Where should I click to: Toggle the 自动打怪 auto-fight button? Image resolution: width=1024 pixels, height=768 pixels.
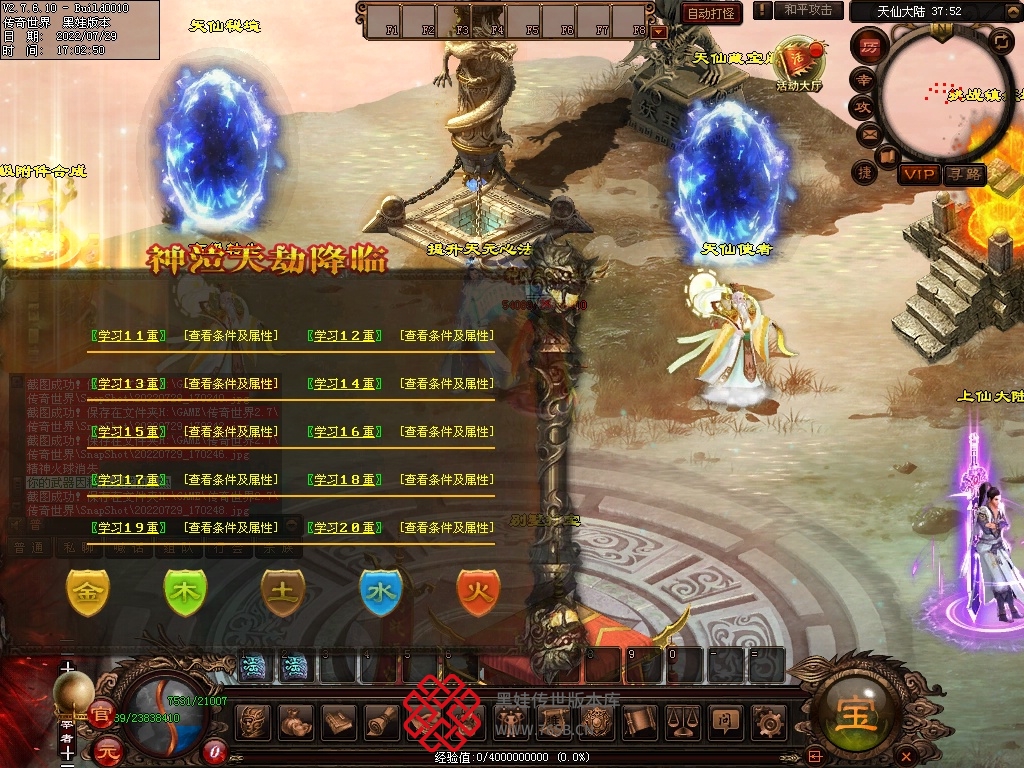(x=712, y=13)
